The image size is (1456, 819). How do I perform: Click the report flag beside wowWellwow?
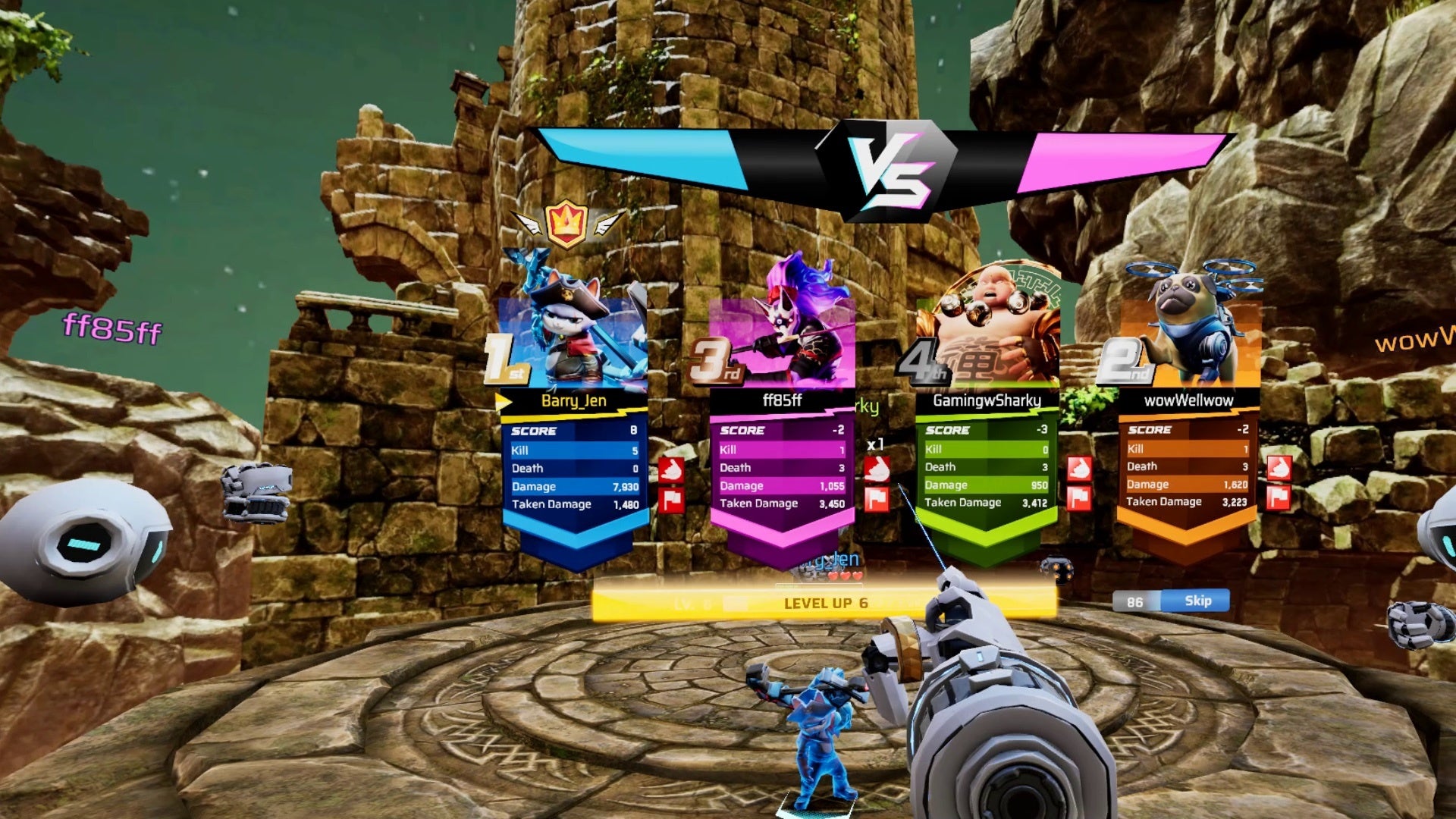1279,497
